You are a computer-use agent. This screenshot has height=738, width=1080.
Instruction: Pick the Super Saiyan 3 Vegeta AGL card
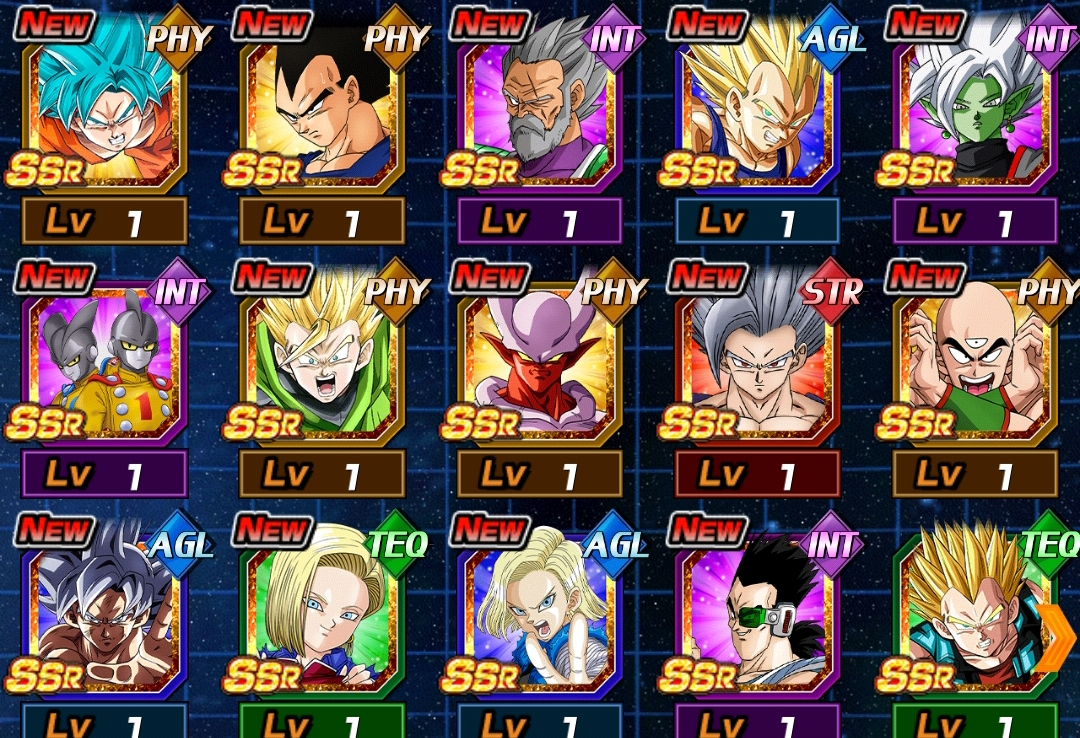coord(757,112)
